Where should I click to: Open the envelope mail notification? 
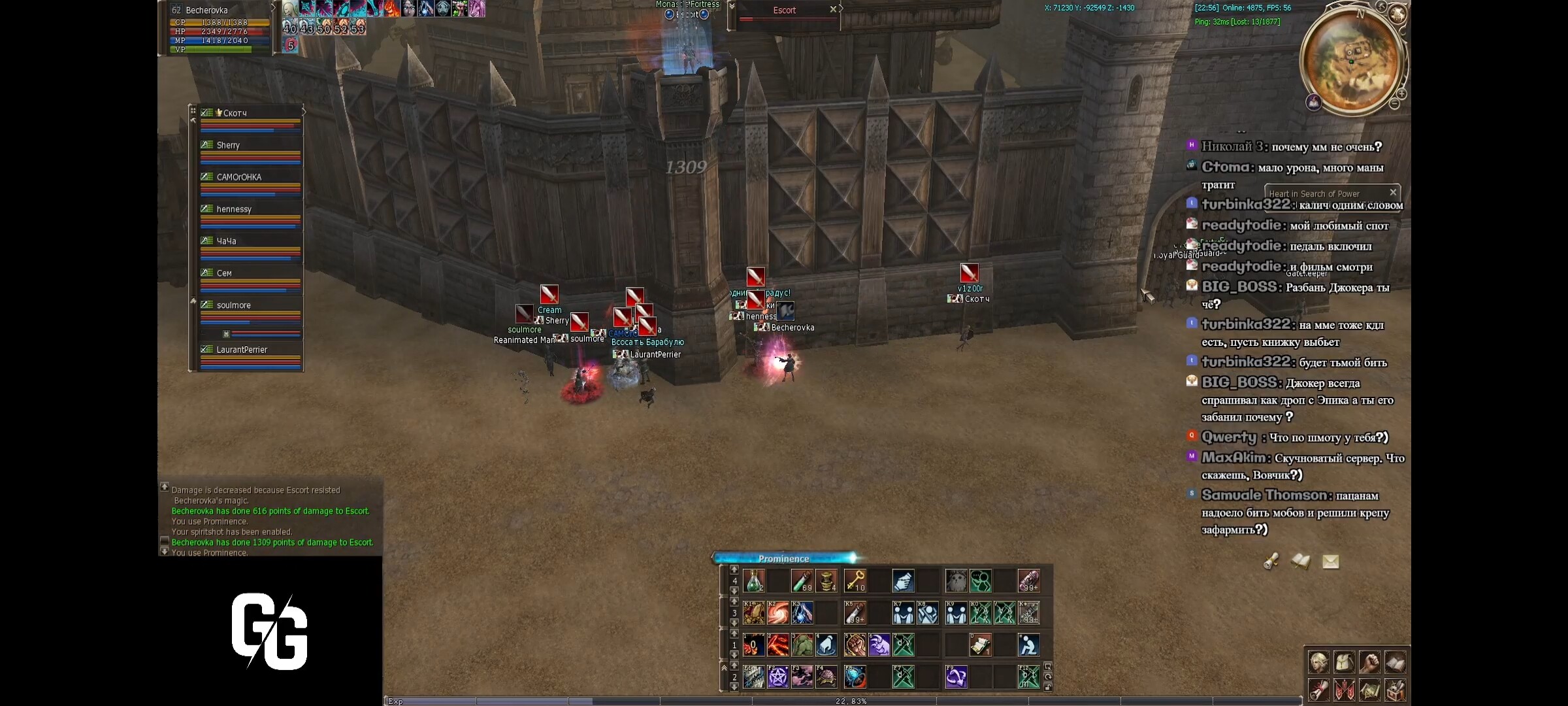pyautogui.click(x=1331, y=562)
